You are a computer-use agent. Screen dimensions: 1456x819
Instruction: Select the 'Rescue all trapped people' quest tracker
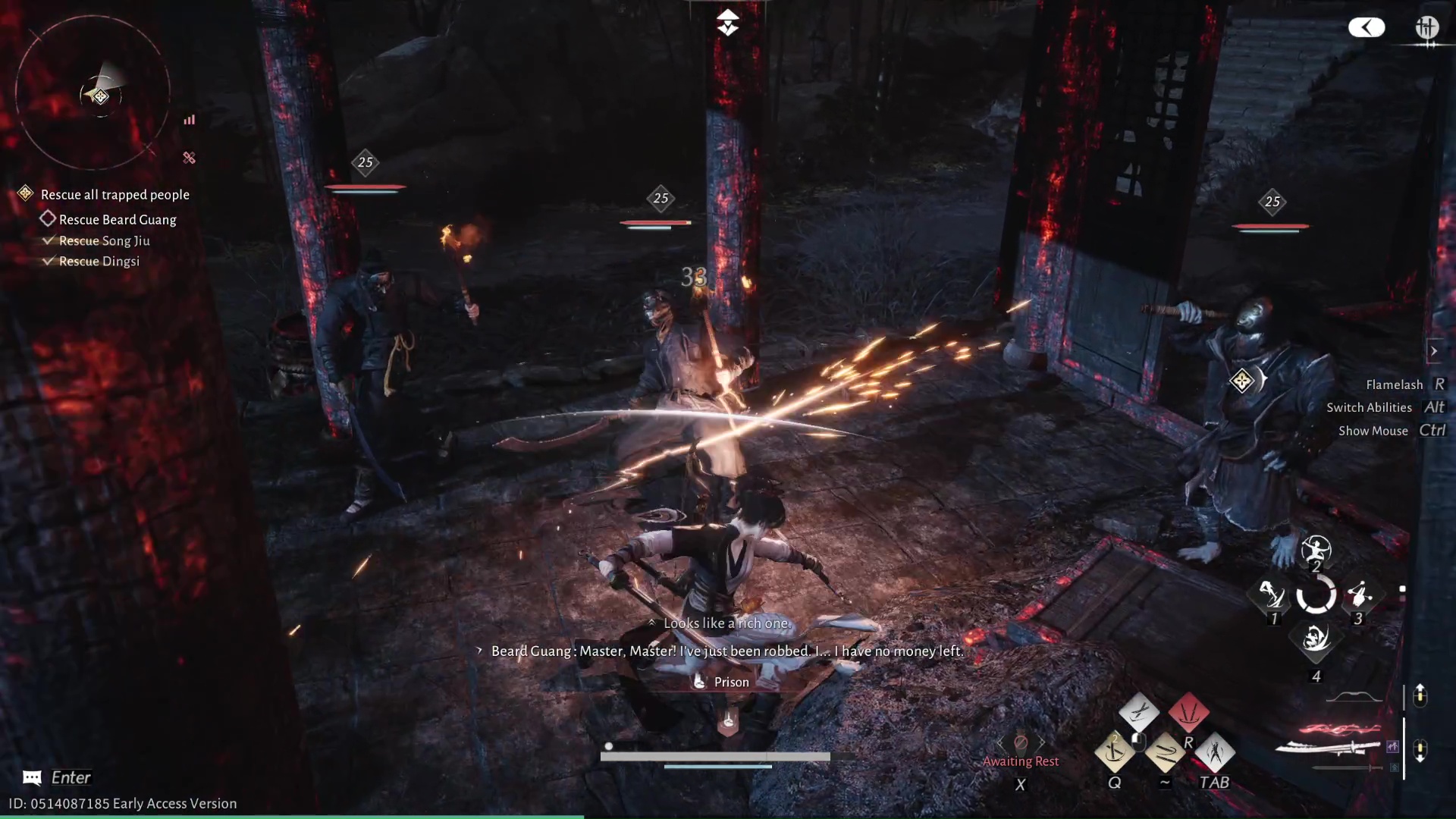point(115,195)
